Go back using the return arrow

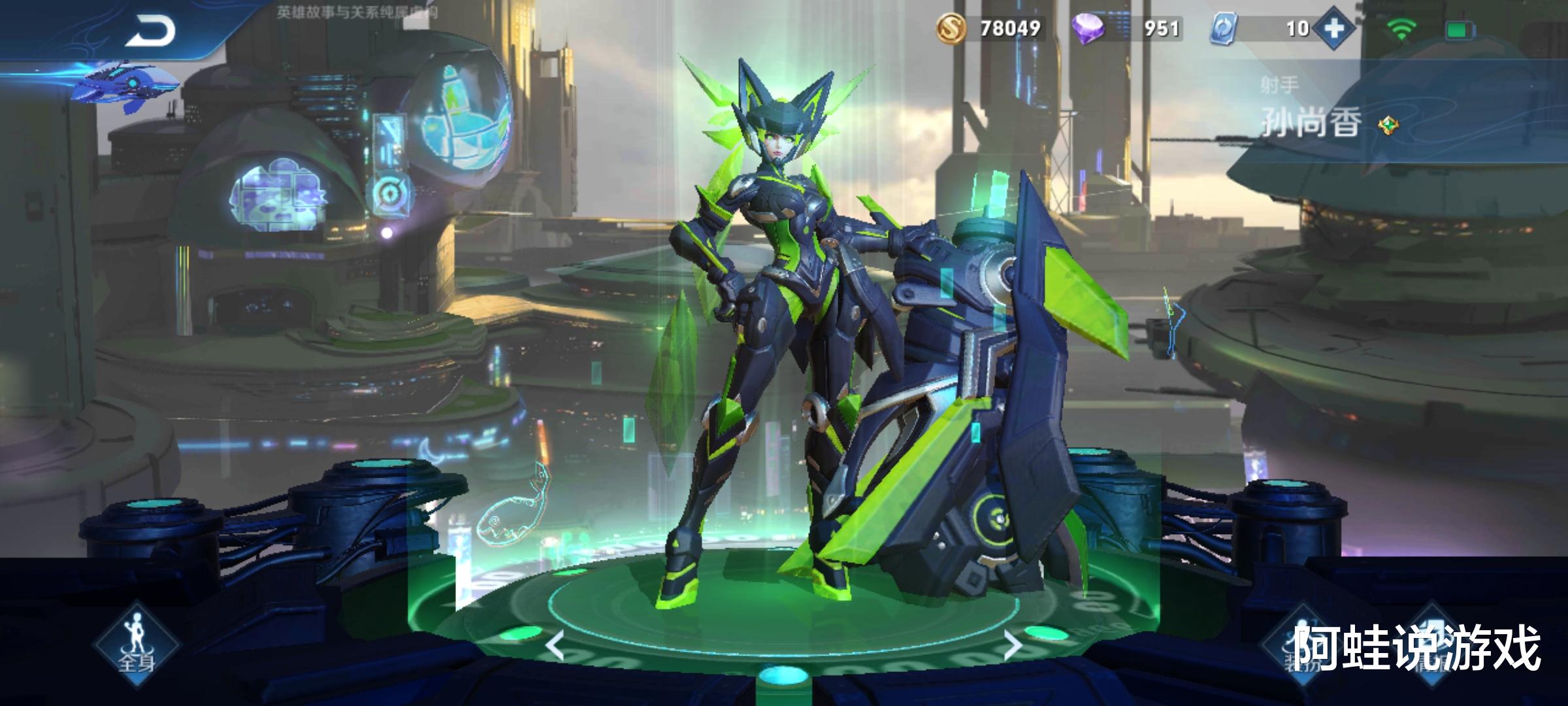(150, 31)
